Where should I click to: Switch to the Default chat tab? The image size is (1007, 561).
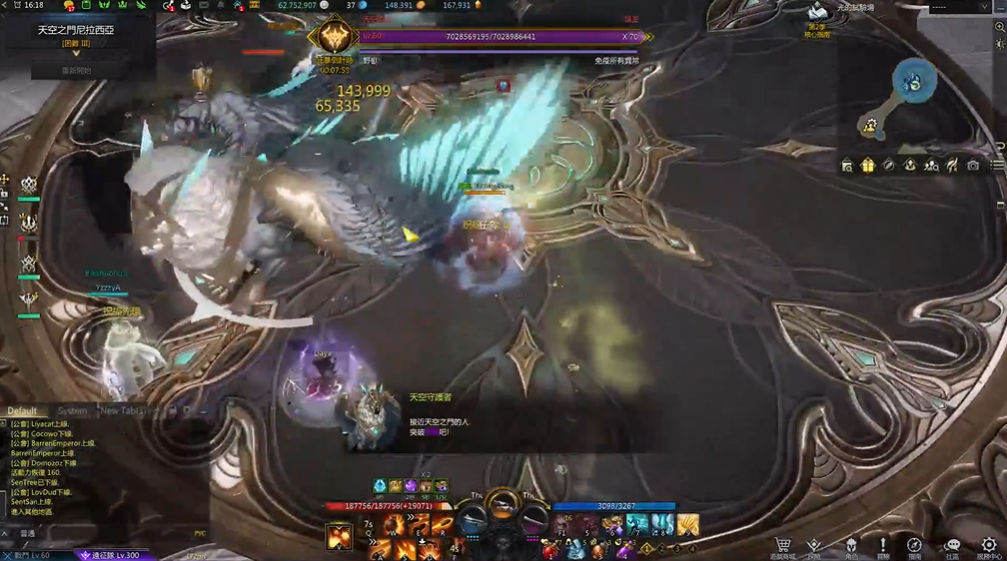(23, 411)
